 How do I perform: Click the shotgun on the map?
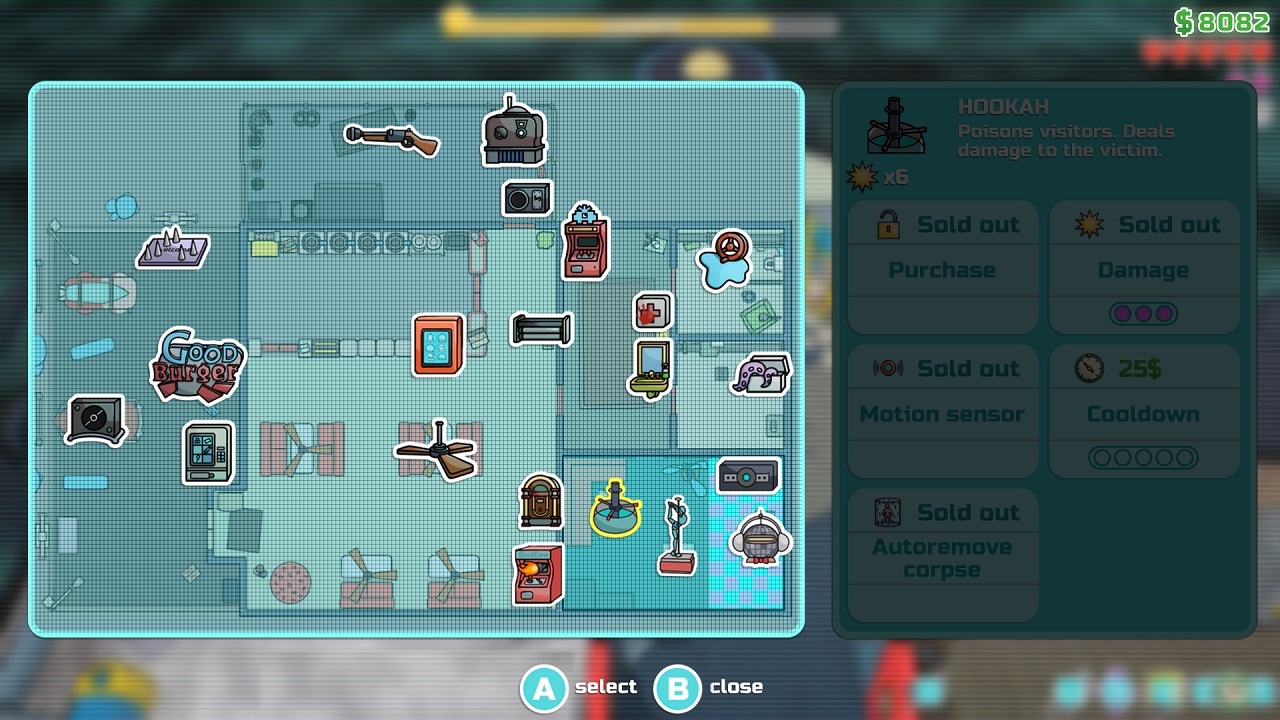tap(390, 140)
